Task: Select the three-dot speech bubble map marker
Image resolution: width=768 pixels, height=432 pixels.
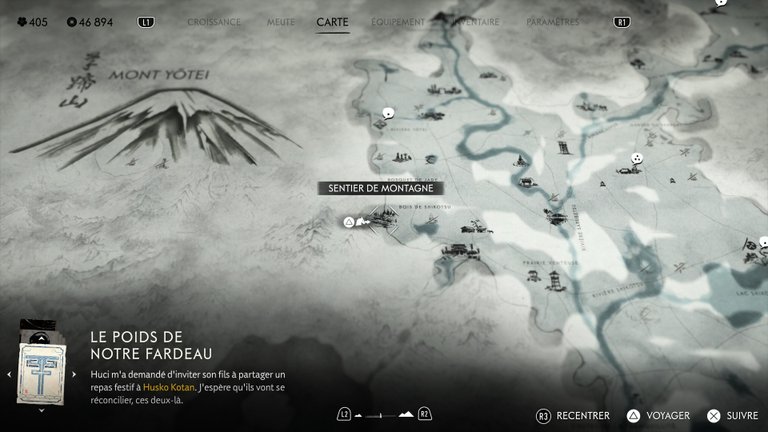Action: pyautogui.click(x=635, y=158)
